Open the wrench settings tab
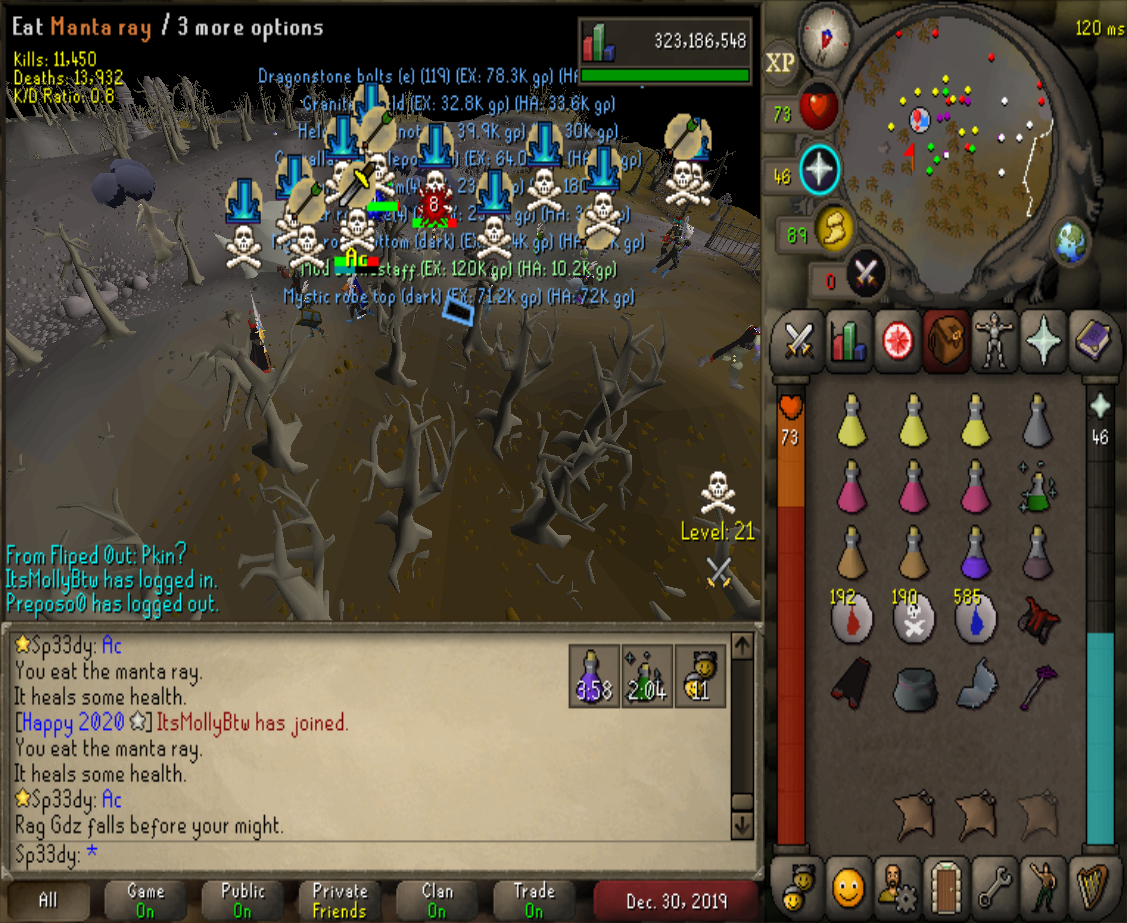Viewport: 1127px width, 923px height. 993,884
